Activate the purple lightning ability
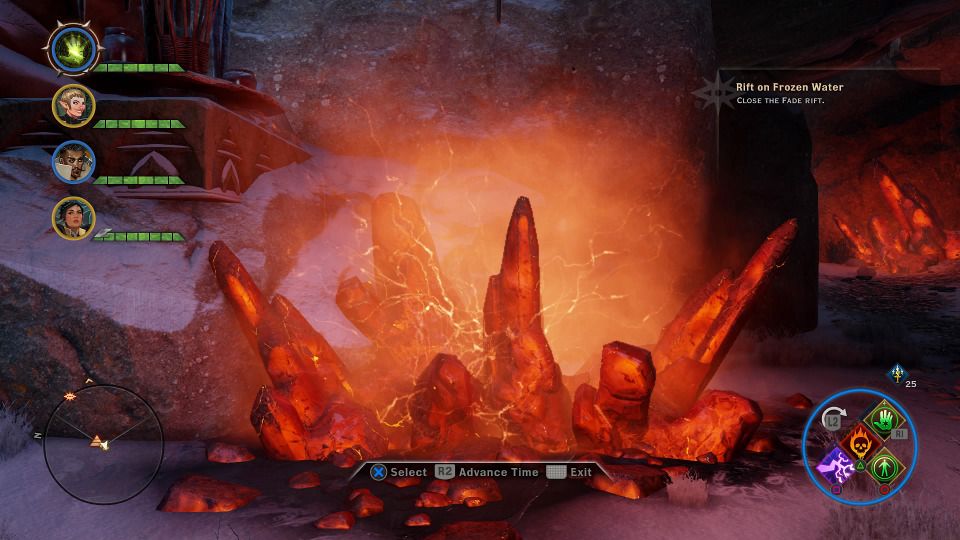The image size is (960, 540). 835,466
